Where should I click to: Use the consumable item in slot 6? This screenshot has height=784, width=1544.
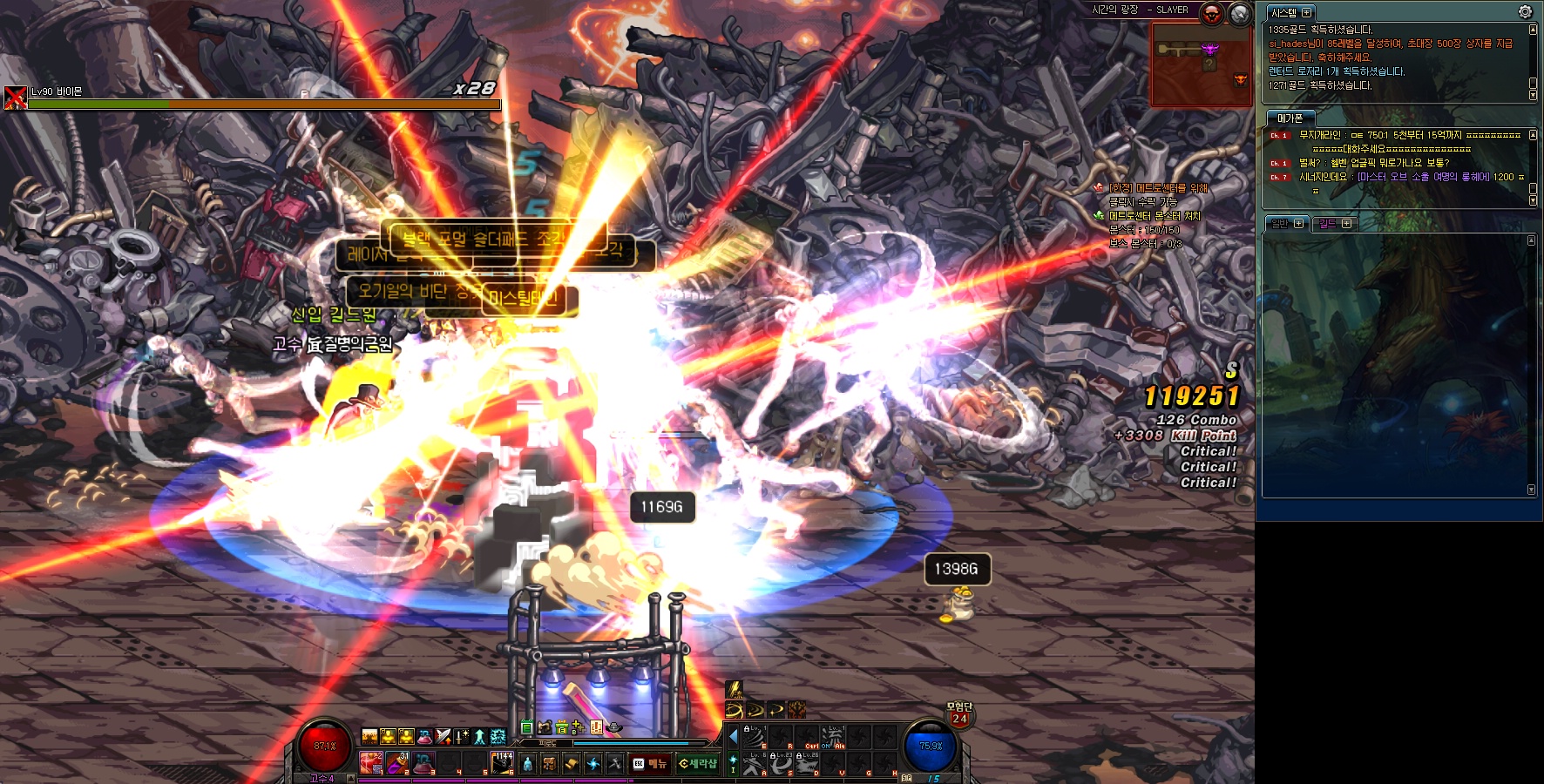(x=502, y=763)
